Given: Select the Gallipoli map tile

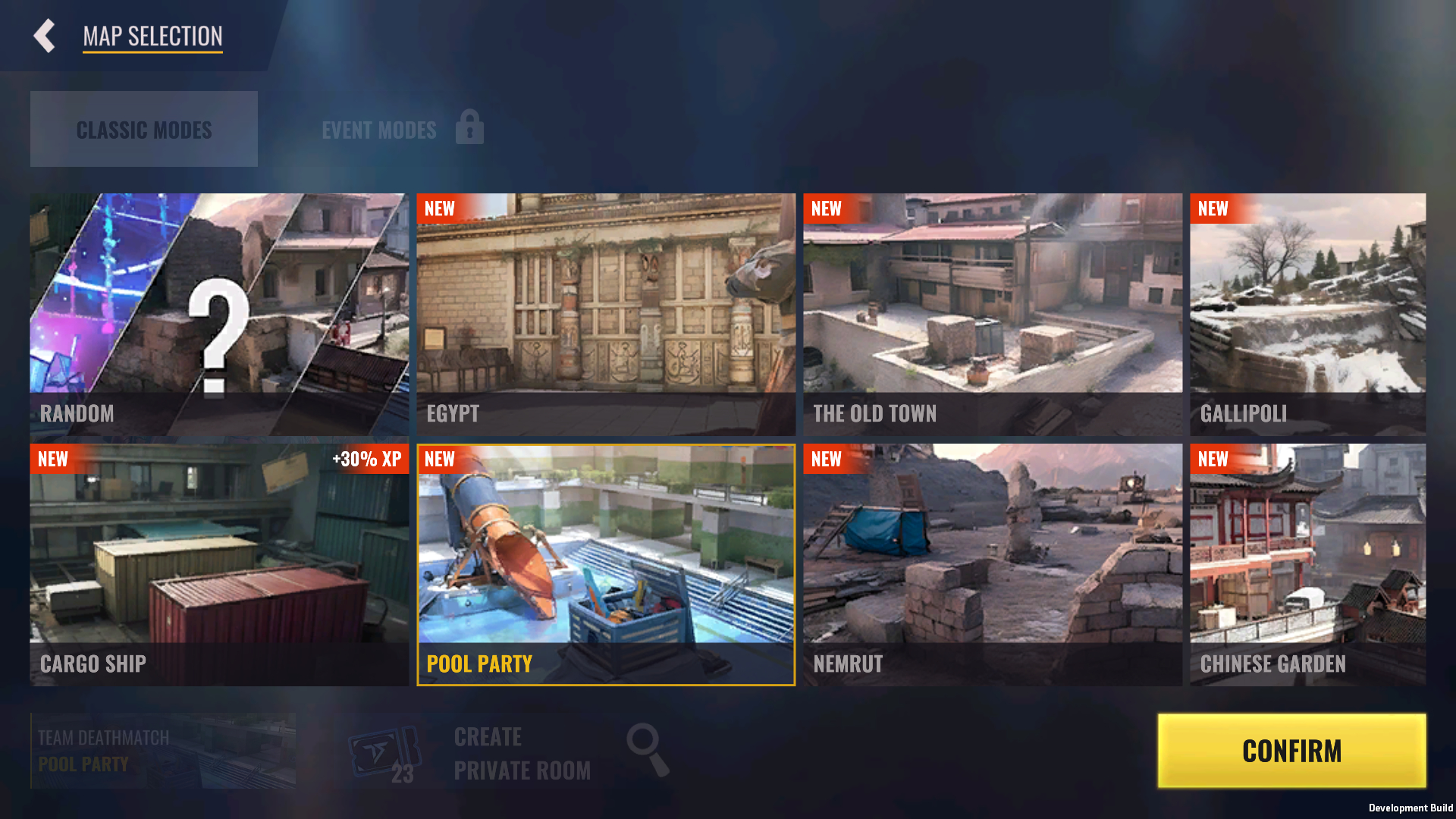Looking at the screenshot, I should coord(1307,314).
